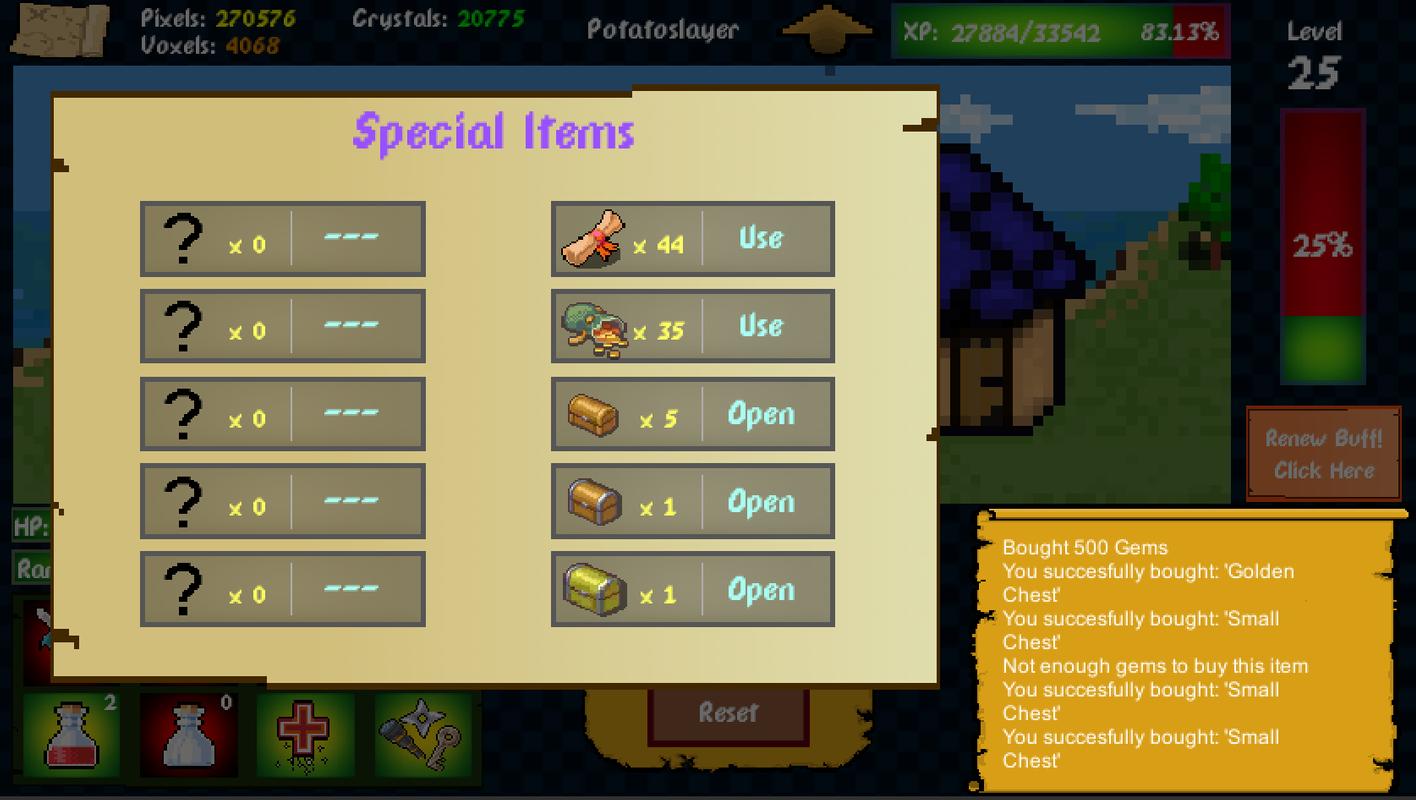Open the small wooden chest
The image size is (1416, 800).
761,415
